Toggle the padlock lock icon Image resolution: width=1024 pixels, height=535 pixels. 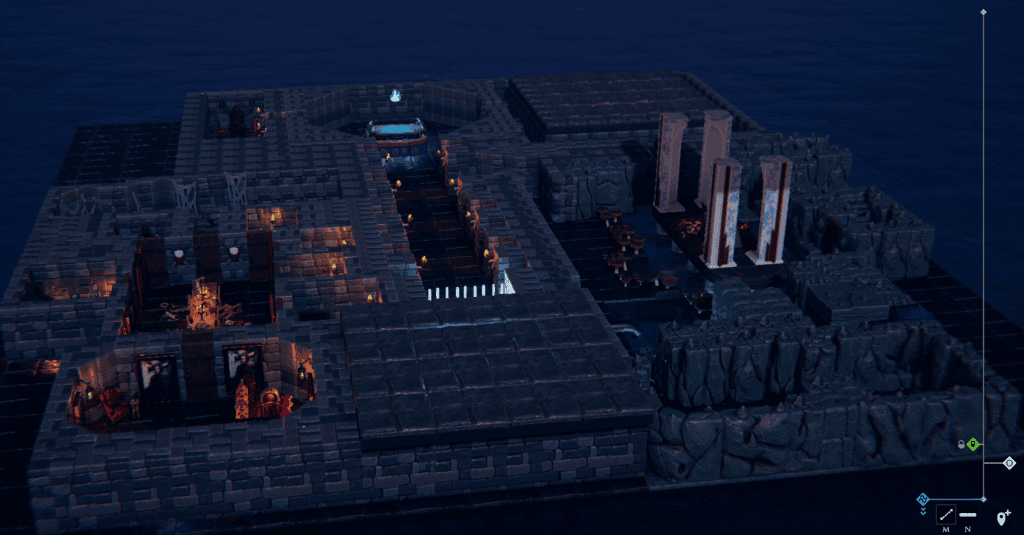961,444
